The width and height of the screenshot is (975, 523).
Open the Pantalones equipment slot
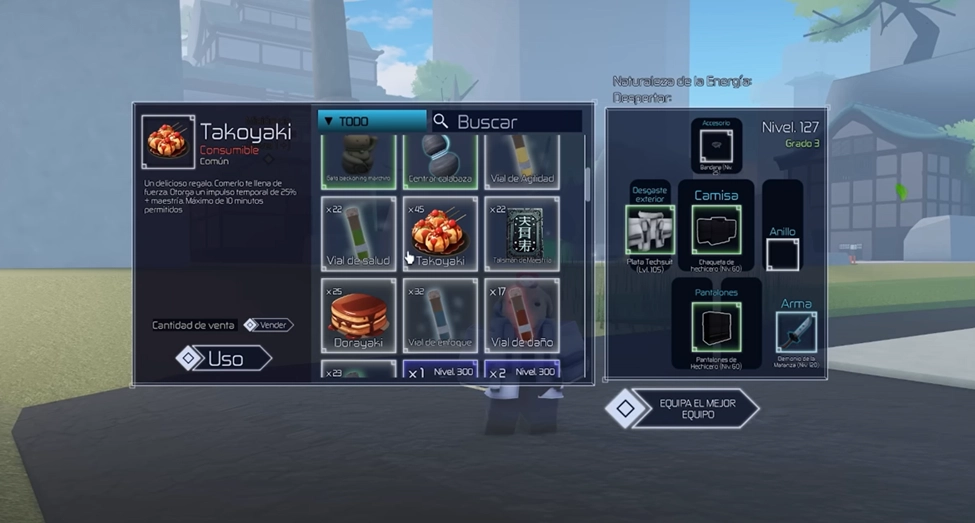pyautogui.click(x=716, y=327)
